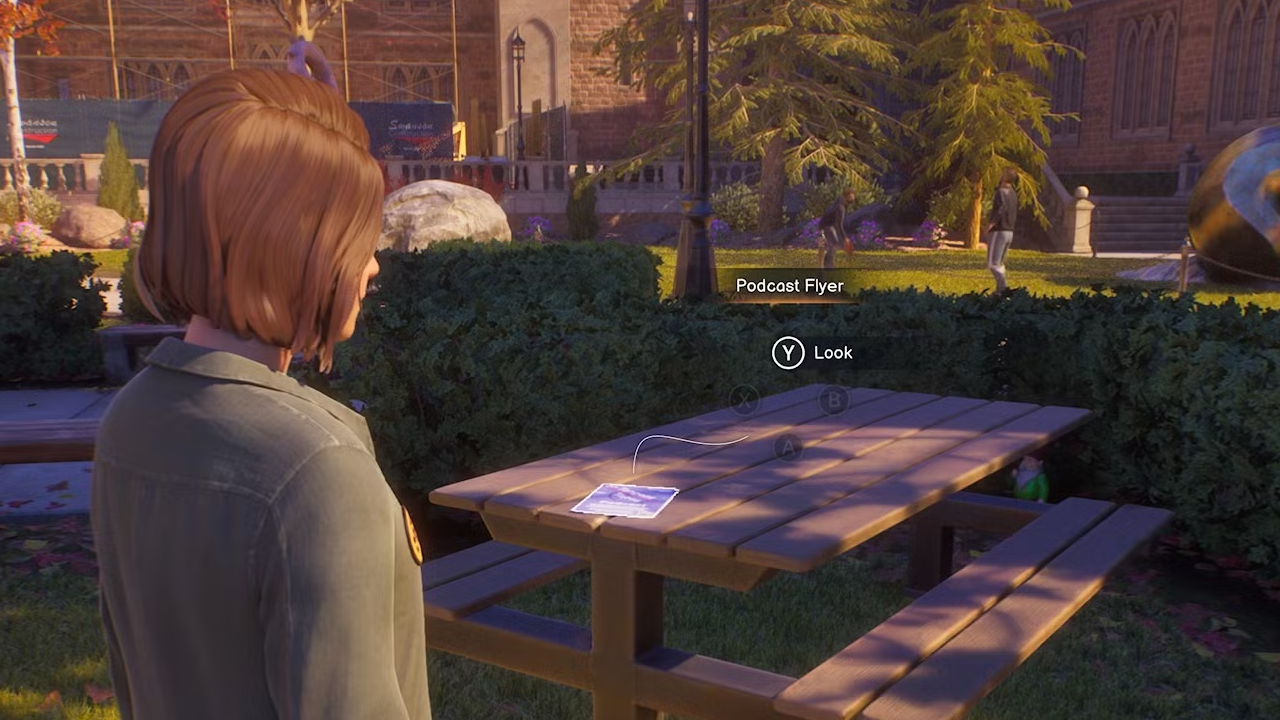Image resolution: width=1280 pixels, height=720 pixels.
Task: Toggle the dimmed B action indicator
Action: (x=835, y=400)
